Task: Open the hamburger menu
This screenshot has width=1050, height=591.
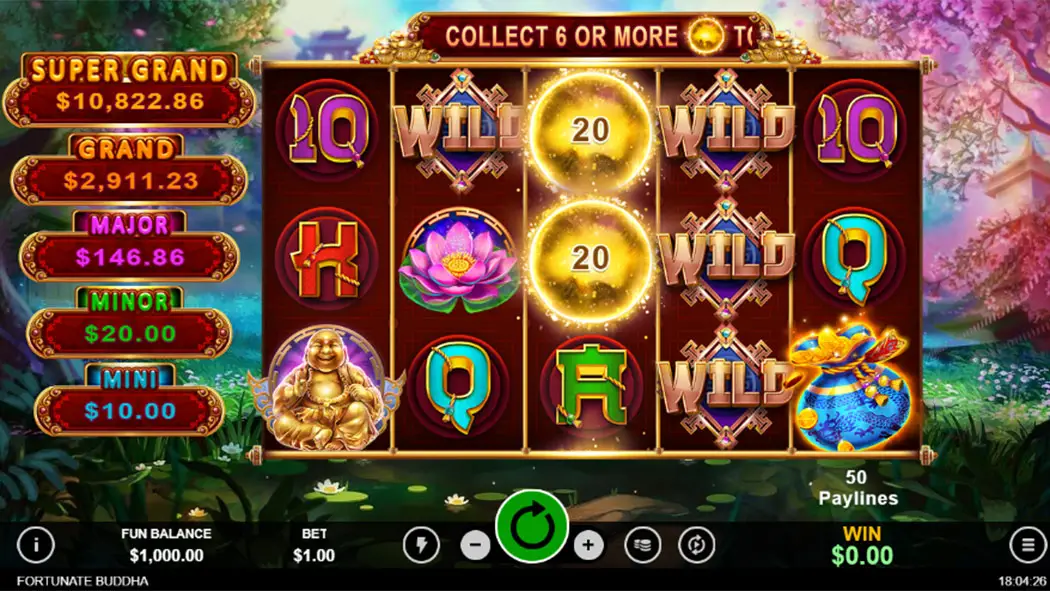Action: point(1027,545)
